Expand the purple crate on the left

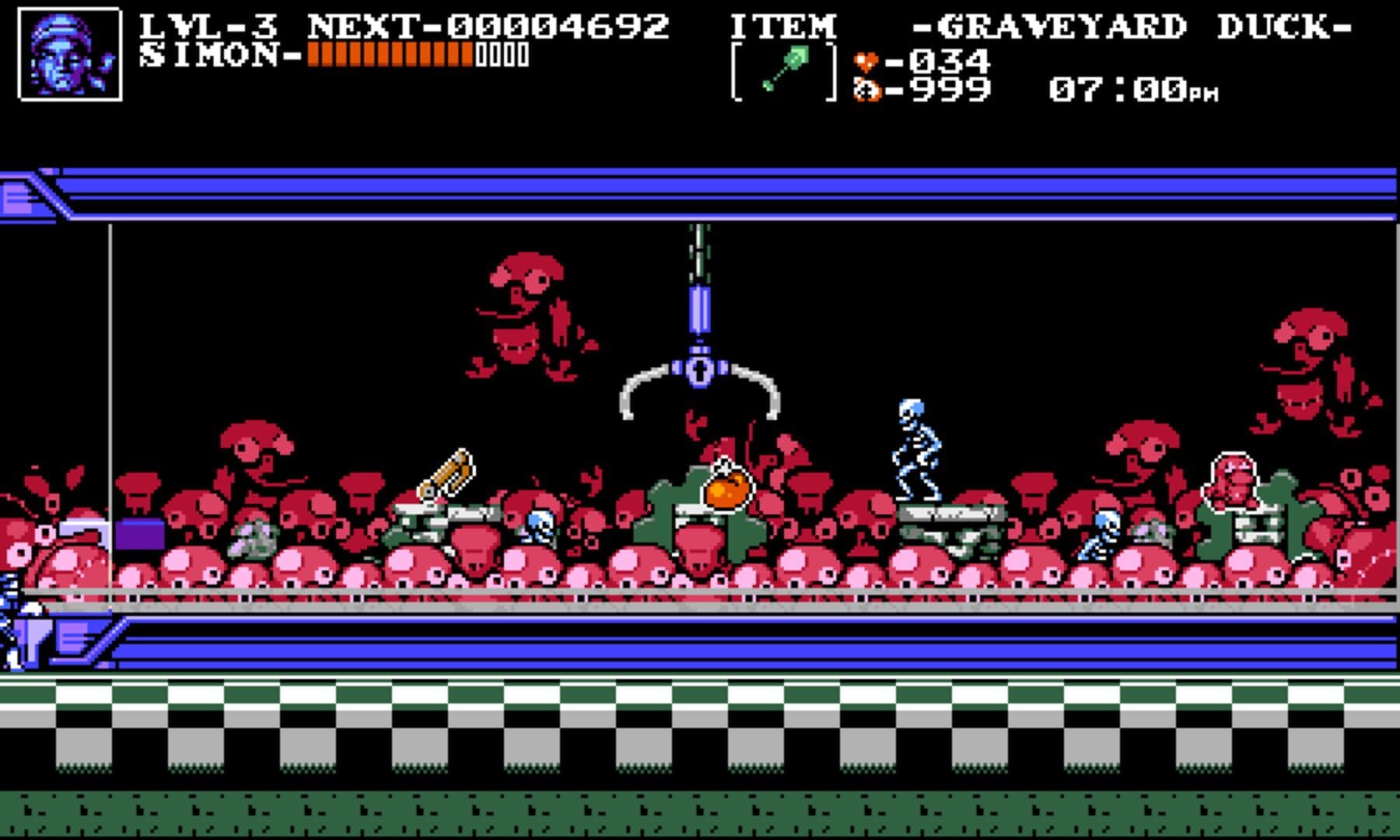click(x=140, y=533)
